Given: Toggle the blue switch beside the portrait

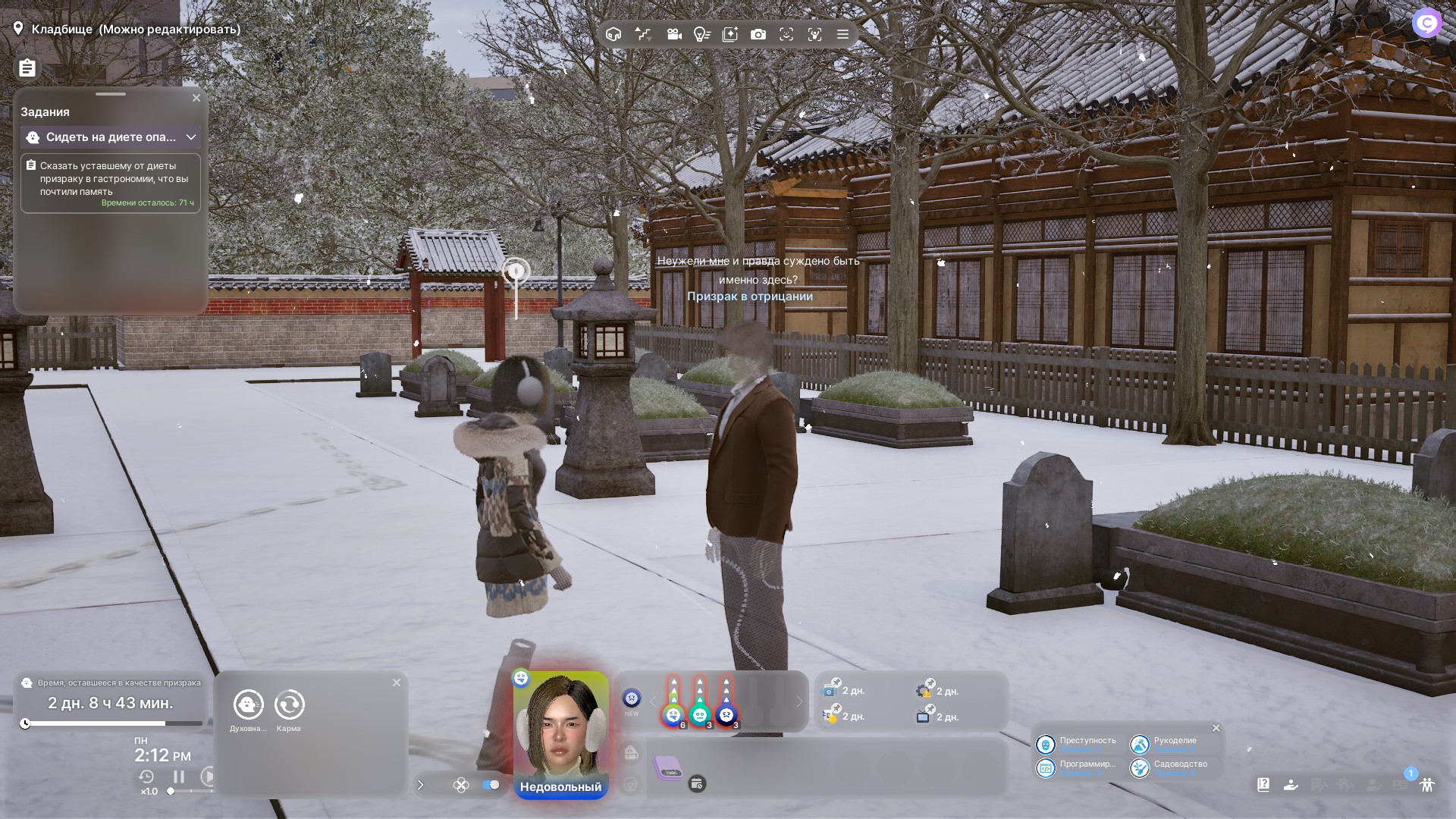Looking at the screenshot, I should 491,785.
